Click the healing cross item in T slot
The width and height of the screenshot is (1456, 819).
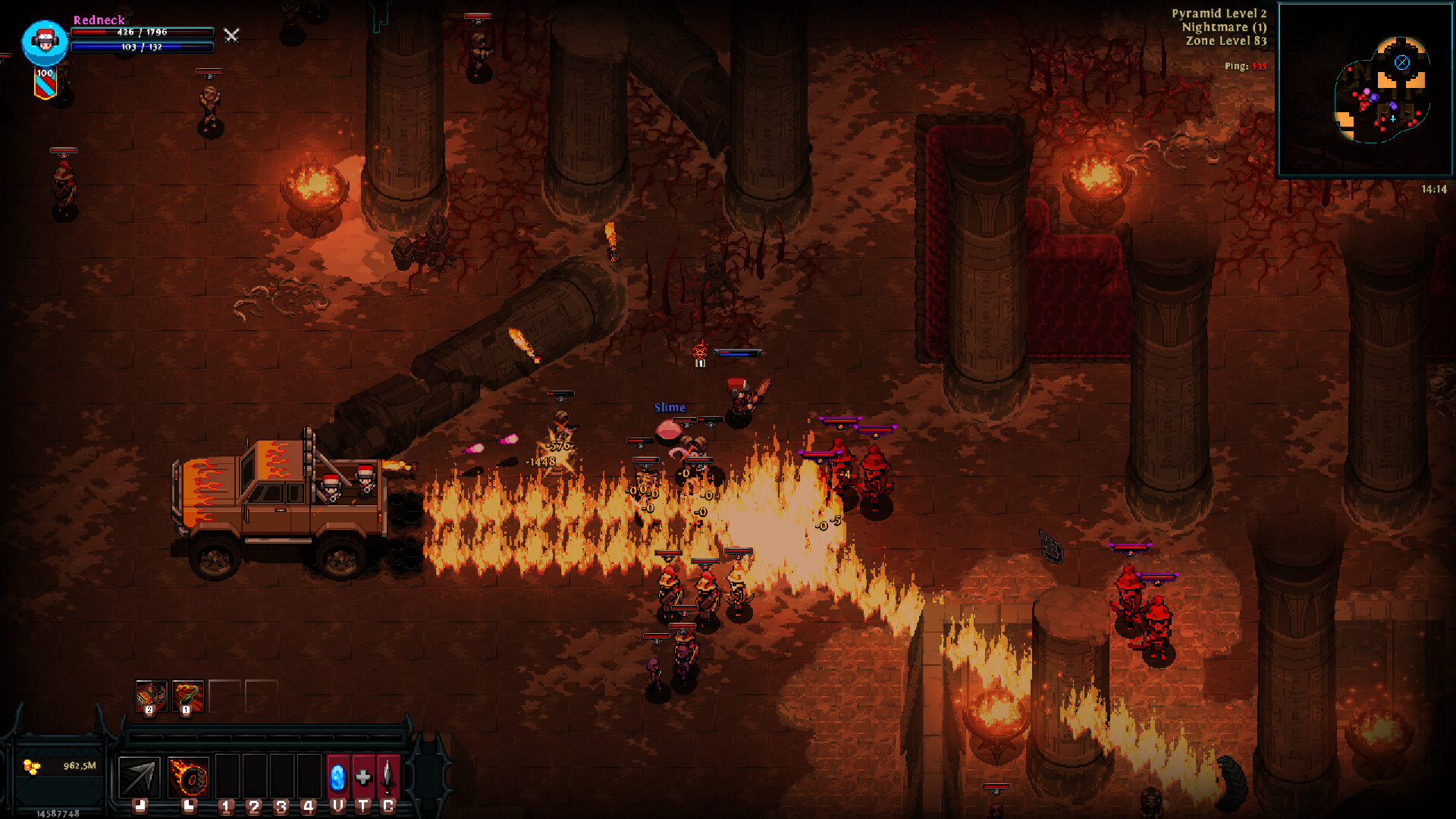[363, 777]
